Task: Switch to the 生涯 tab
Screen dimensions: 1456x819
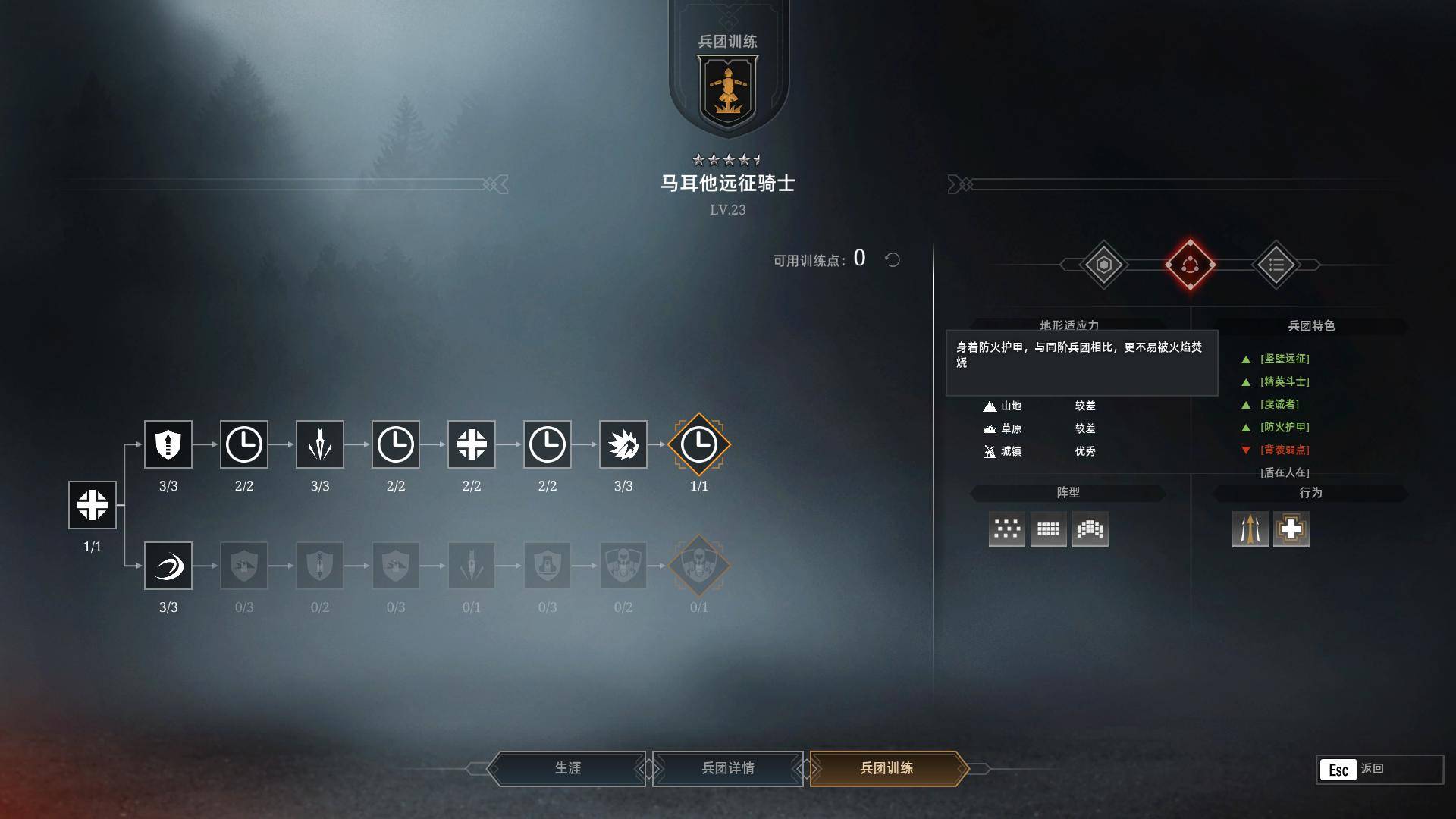Action: (567, 768)
